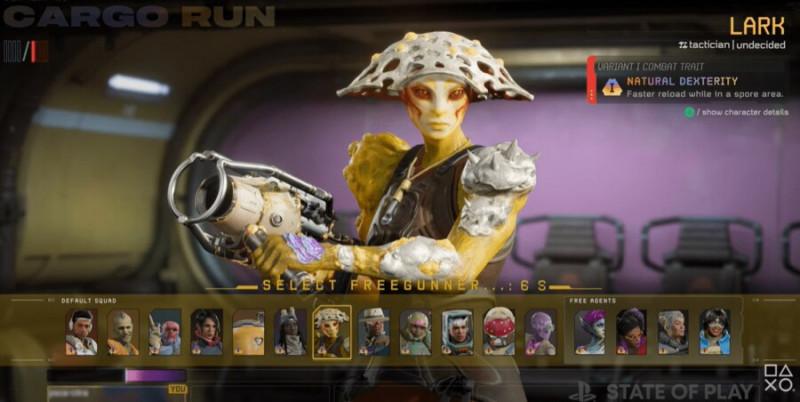The height and width of the screenshot is (402, 800).
Task: Choose the large yellow robot portrait
Action: [x=248, y=332]
